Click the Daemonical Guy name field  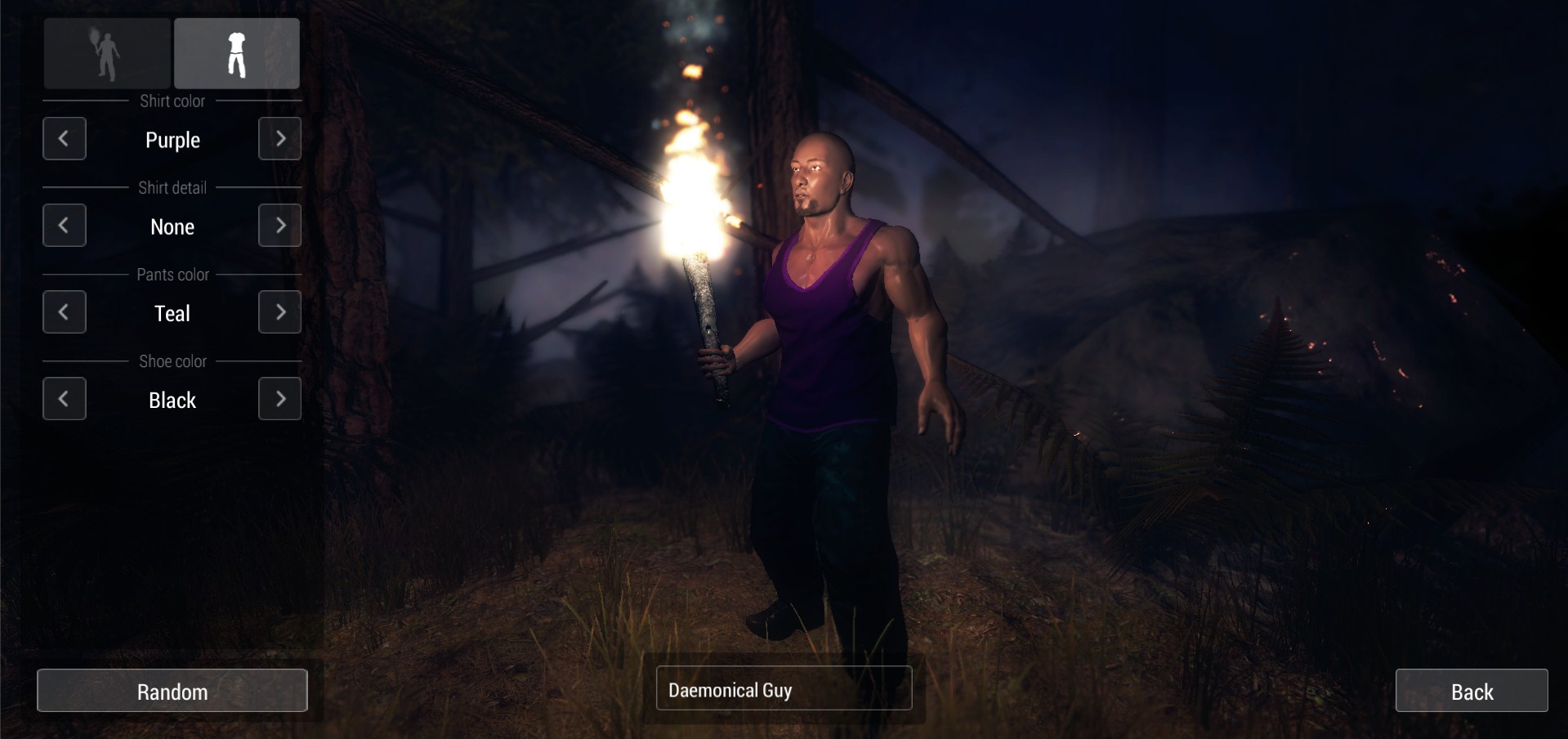coord(783,689)
